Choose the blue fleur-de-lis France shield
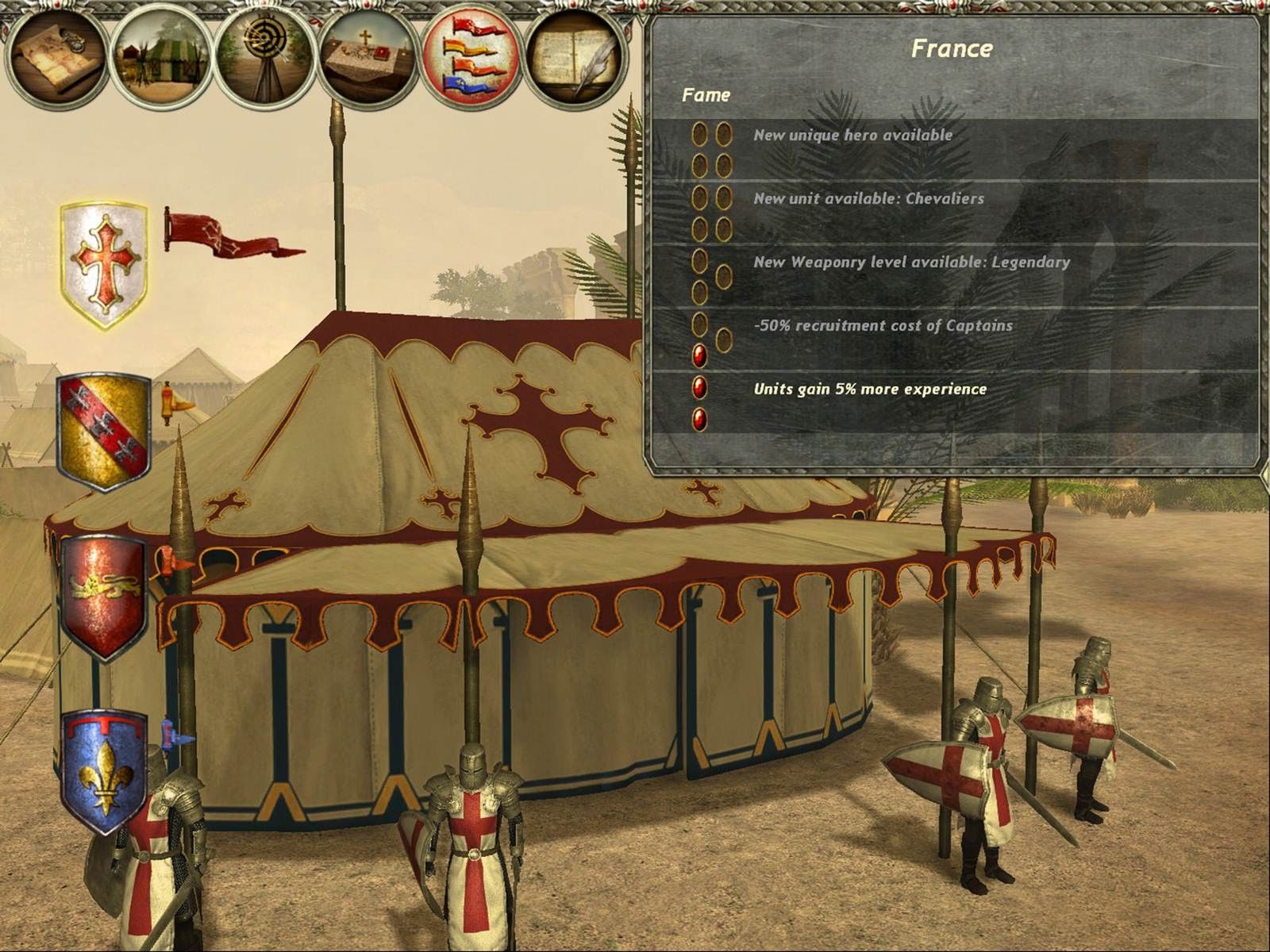This screenshot has width=1270, height=952. [x=104, y=771]
